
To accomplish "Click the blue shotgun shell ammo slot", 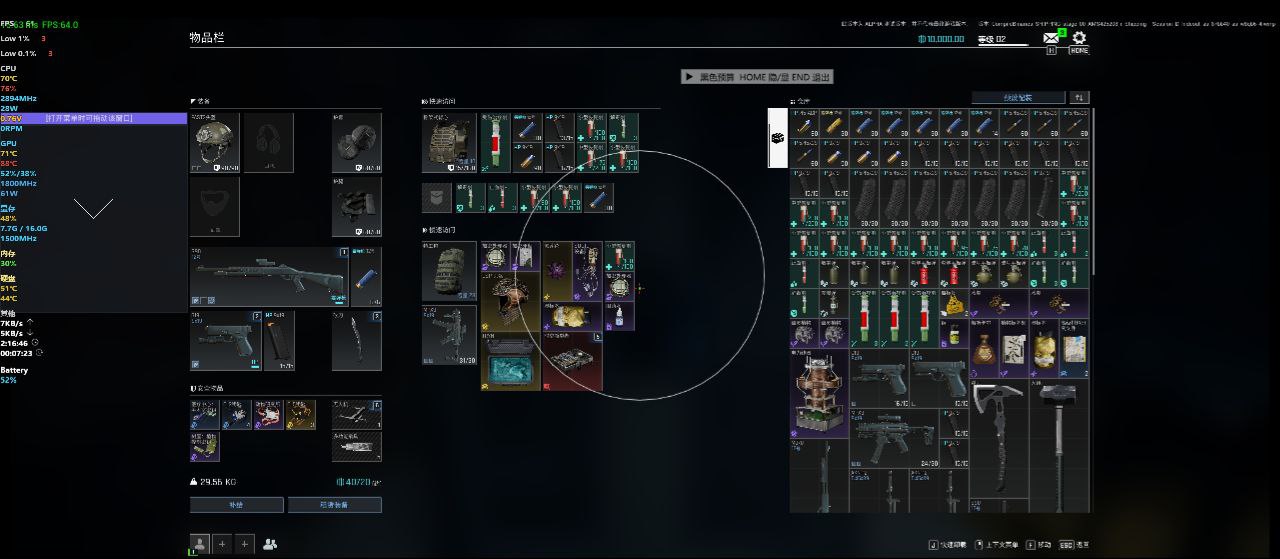I will [x=366, y=277].
